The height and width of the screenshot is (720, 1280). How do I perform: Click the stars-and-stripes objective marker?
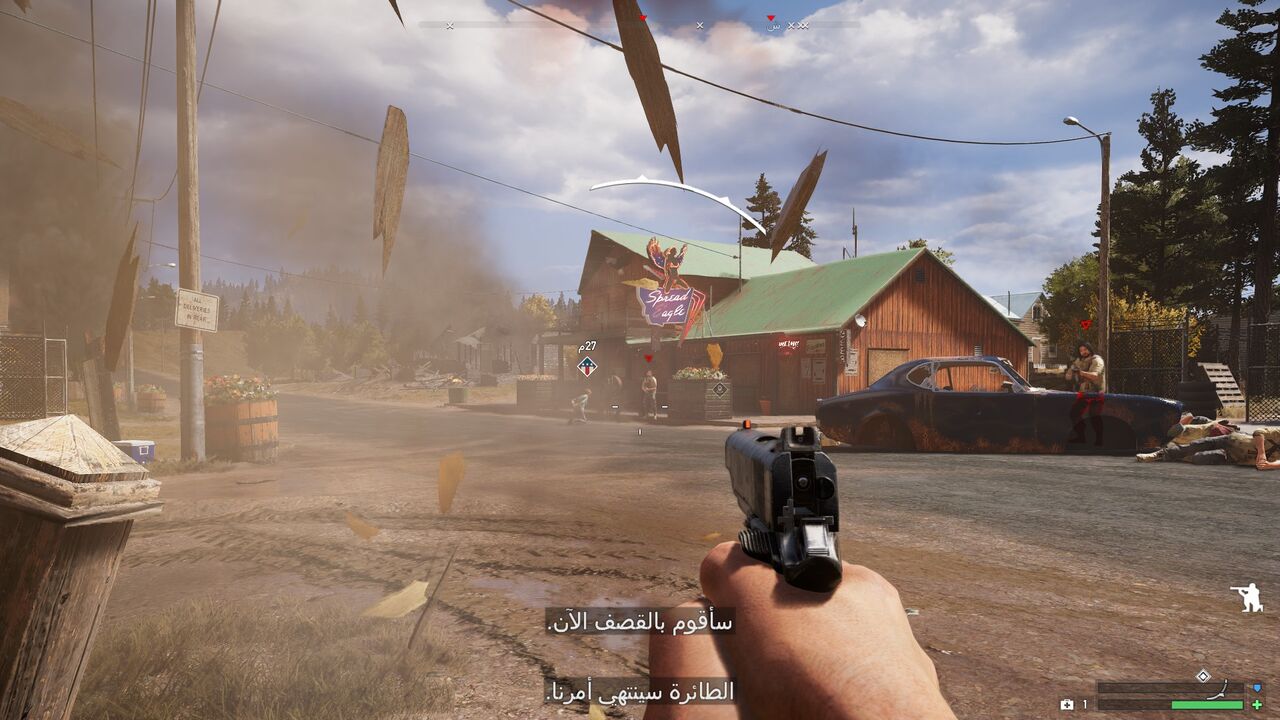coord(587,367)
